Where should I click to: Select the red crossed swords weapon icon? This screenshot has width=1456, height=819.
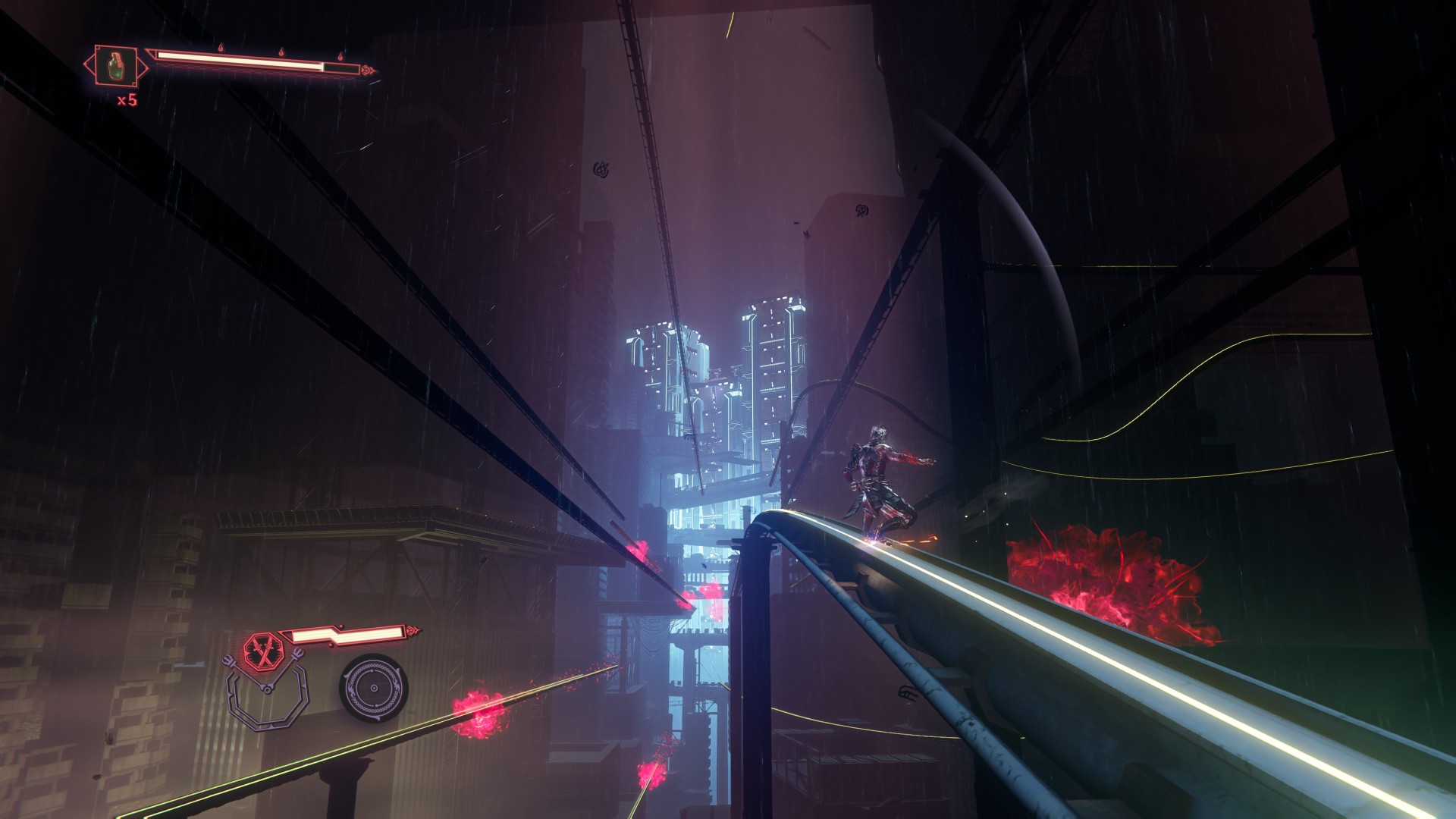click(263, 651)
